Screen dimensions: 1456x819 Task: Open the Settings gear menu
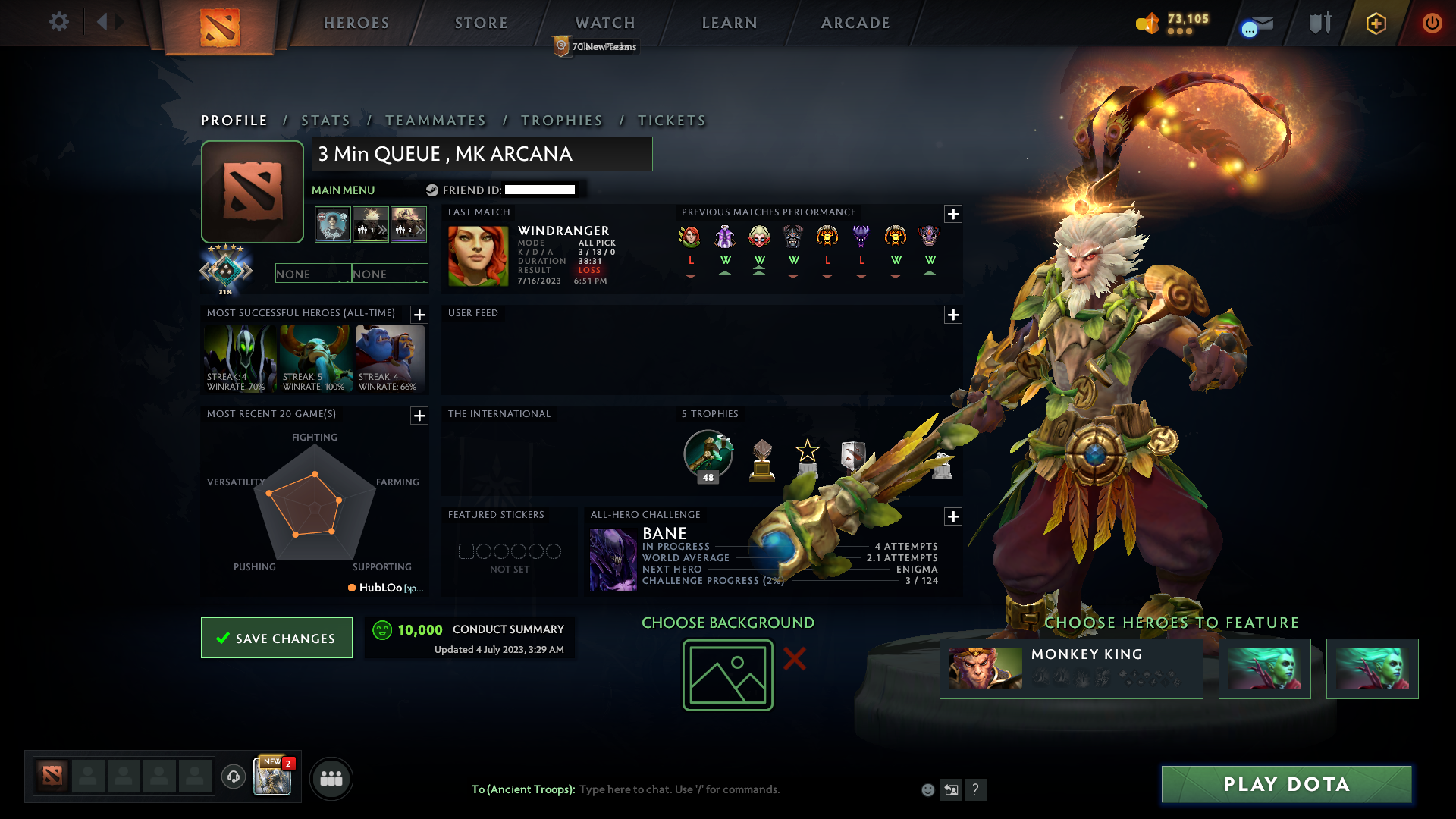coord(59,22)
